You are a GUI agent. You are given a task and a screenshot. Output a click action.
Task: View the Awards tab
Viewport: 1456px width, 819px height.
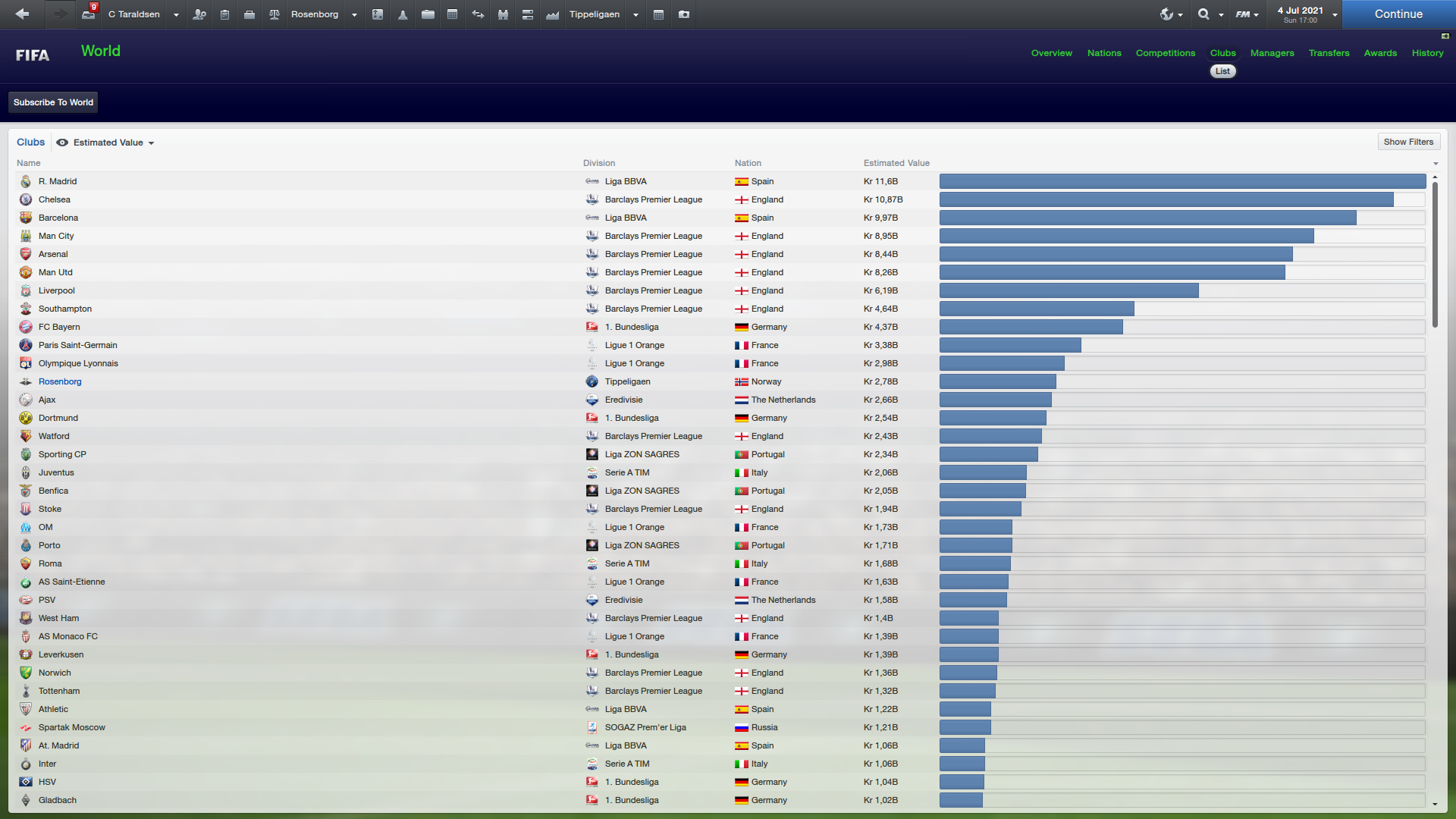coord(1379,53)
